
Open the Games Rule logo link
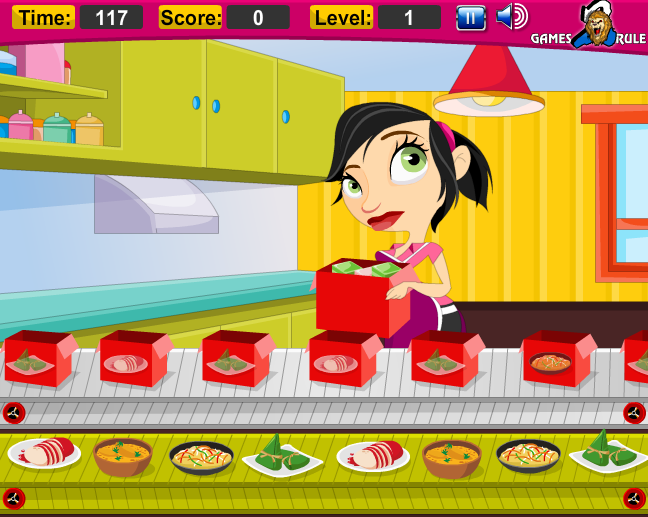(590, 26)
